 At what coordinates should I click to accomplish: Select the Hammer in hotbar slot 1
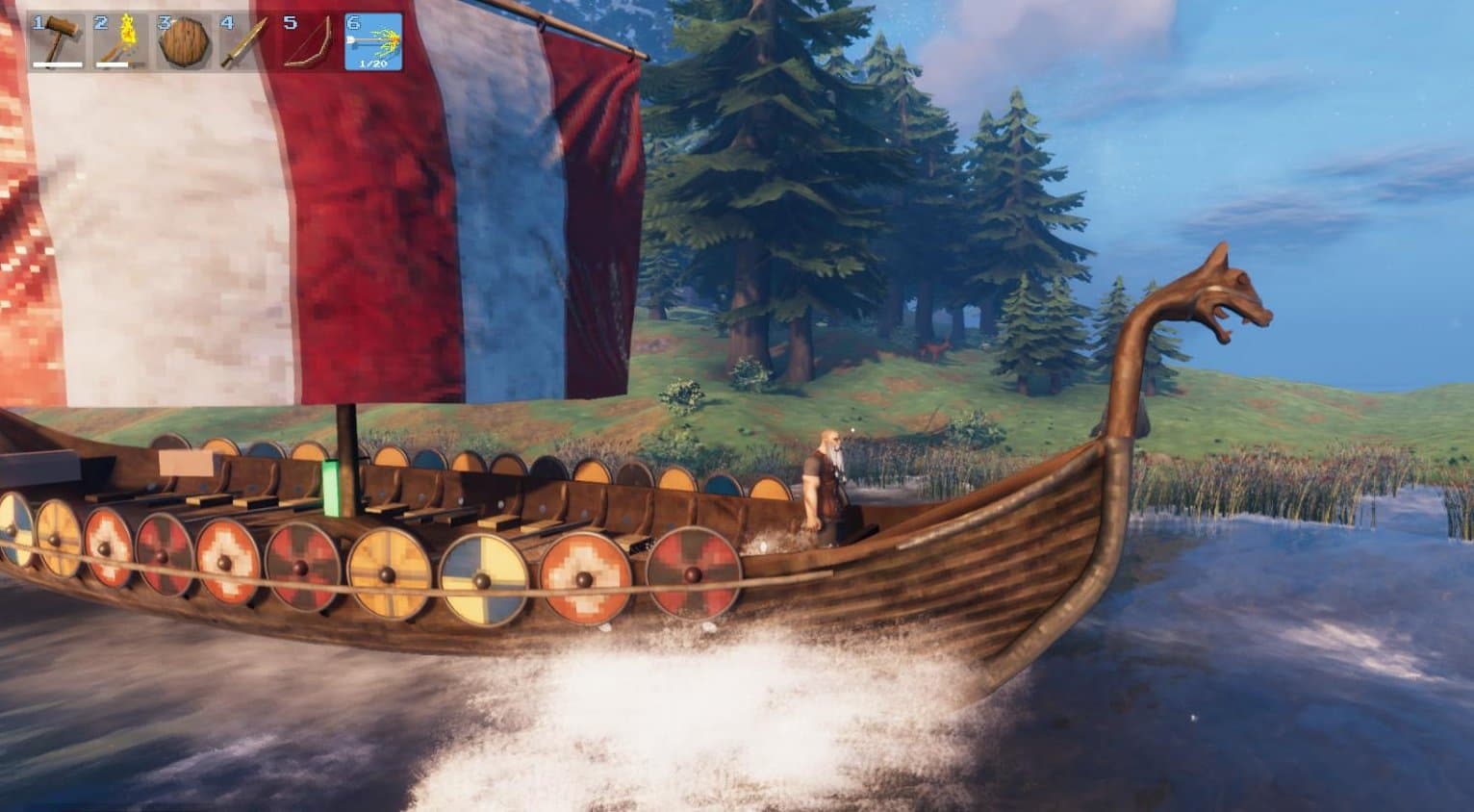pos(56,40)
